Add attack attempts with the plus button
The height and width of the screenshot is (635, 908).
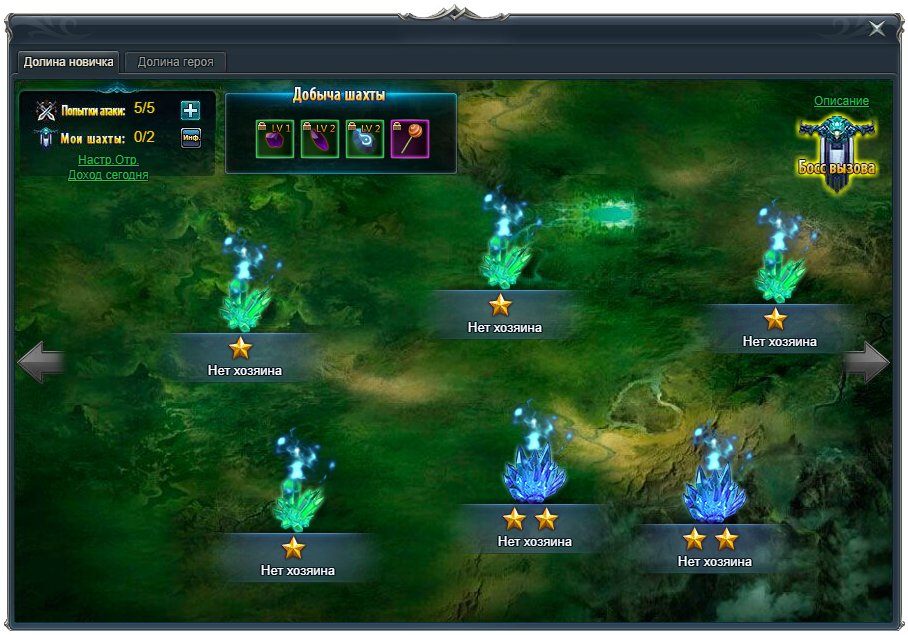click(x=190, y=110)
